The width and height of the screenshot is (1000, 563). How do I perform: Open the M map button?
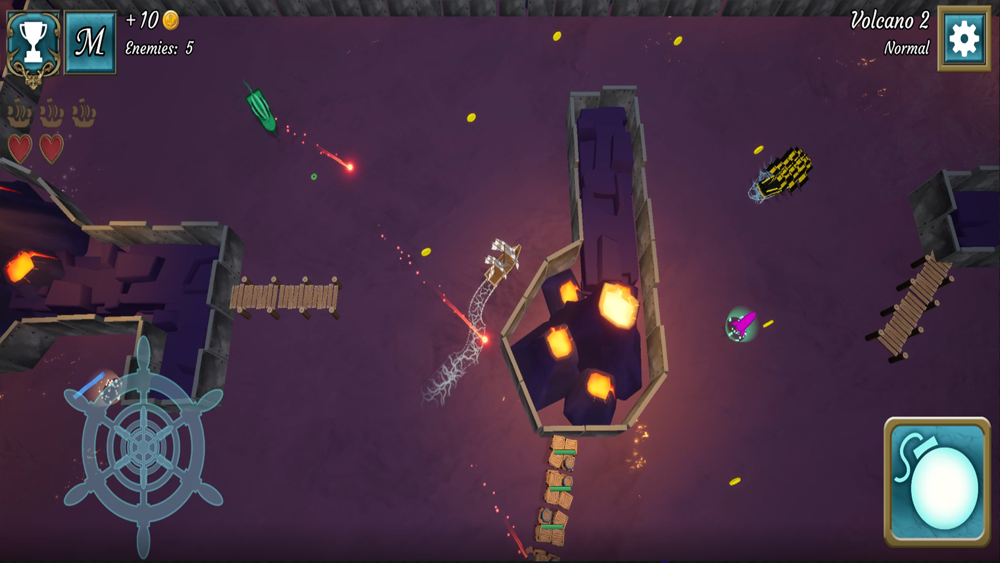(90, 42)
